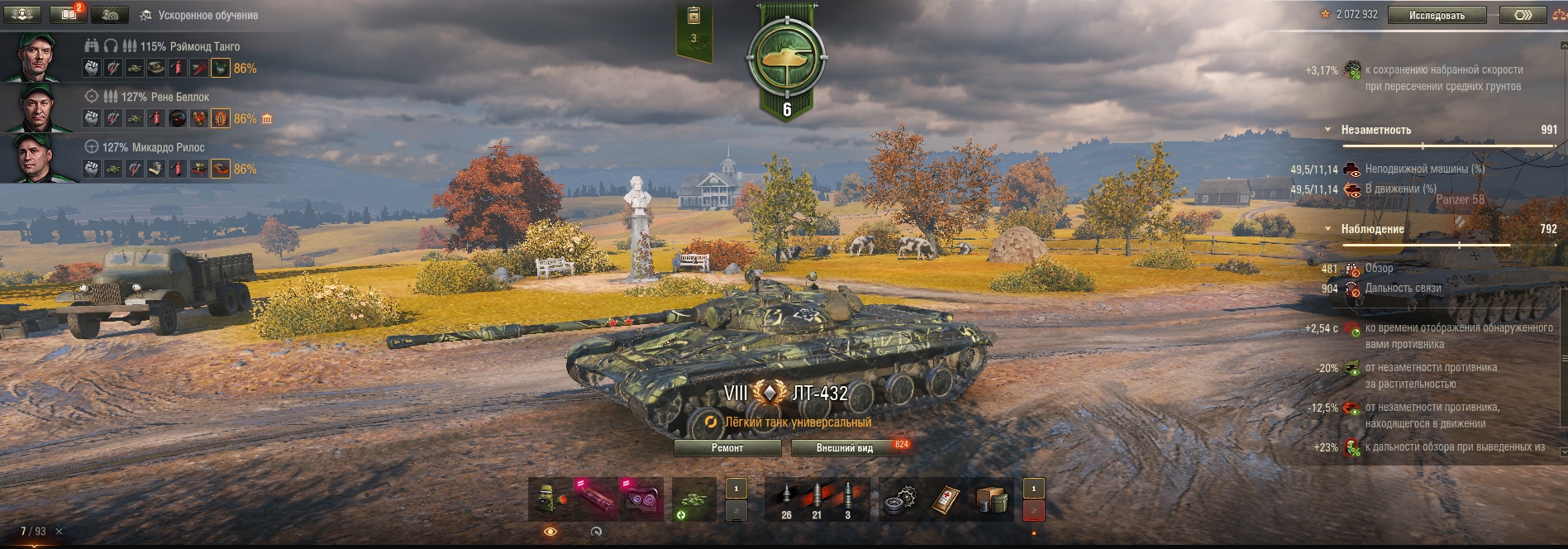
Task: Choose the first aid kit consumable slot
Action: pyautogui.click(x=946, y=499)
